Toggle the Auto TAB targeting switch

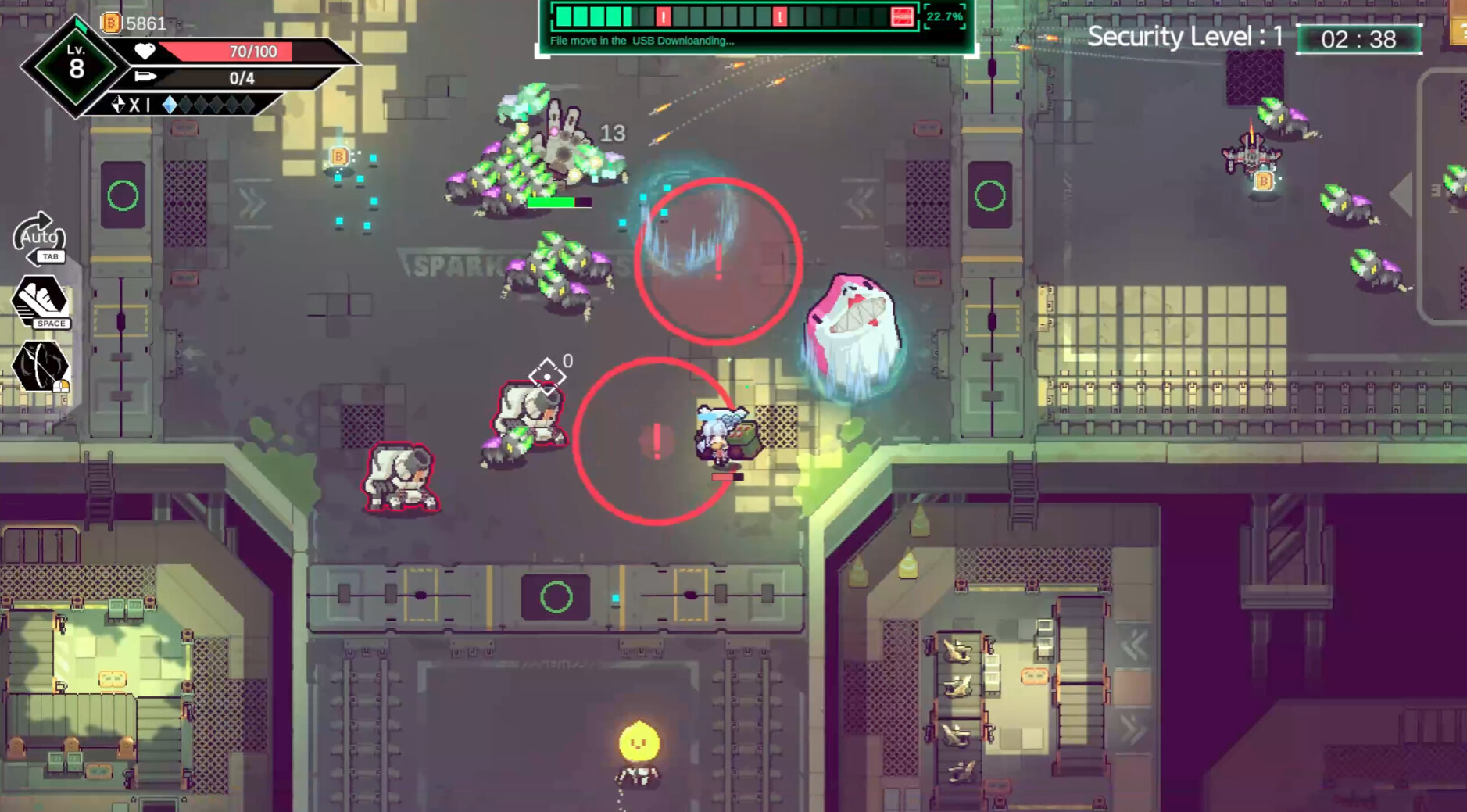point(41,238)
